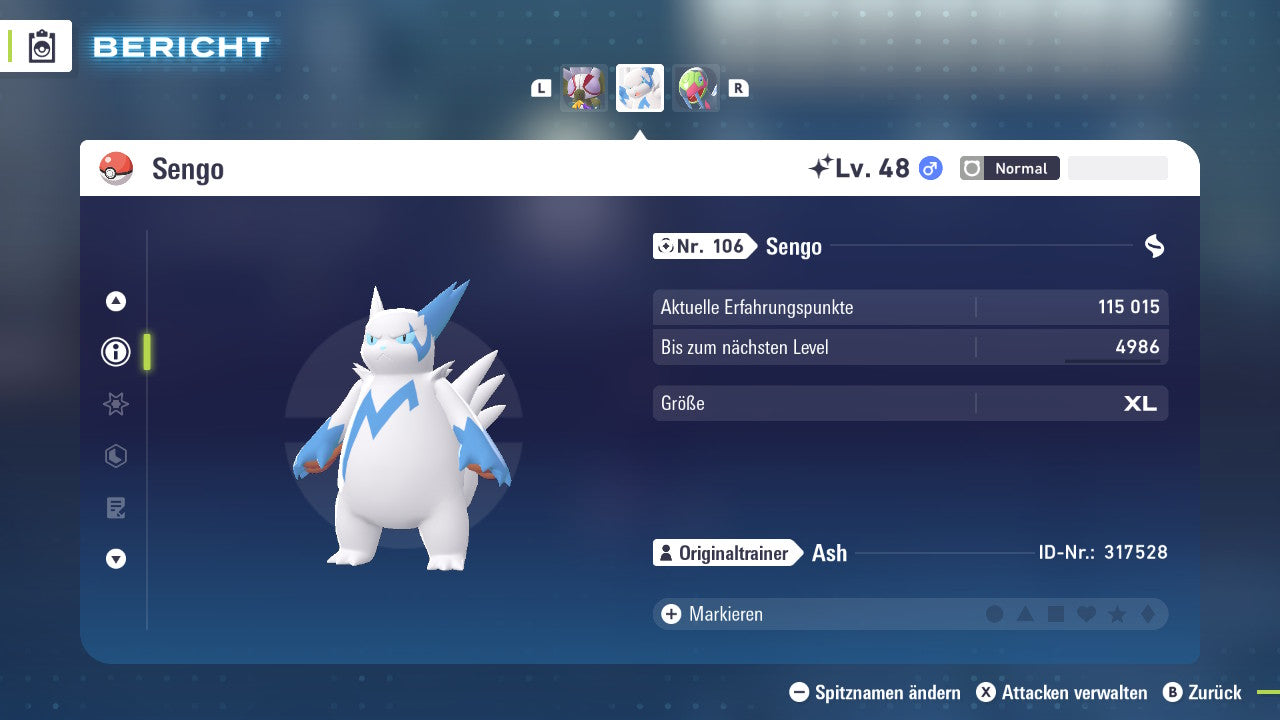Open the ribbons page via the star icon
This screenshot has width=1280, height=720.
click(115, 404)
